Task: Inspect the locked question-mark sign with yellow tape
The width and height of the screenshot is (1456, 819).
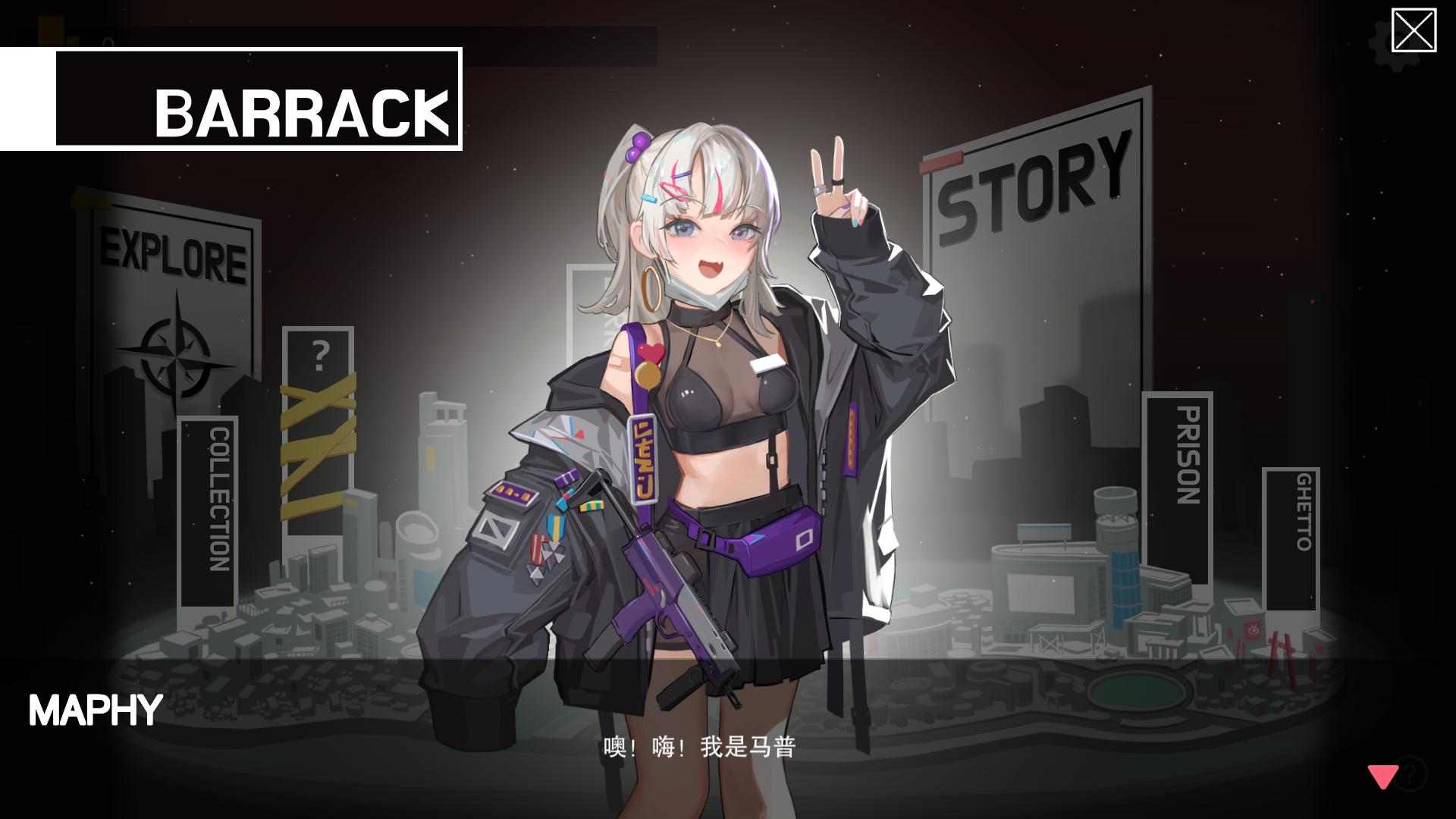Action: pyautogui.click(x=318, y=425)
